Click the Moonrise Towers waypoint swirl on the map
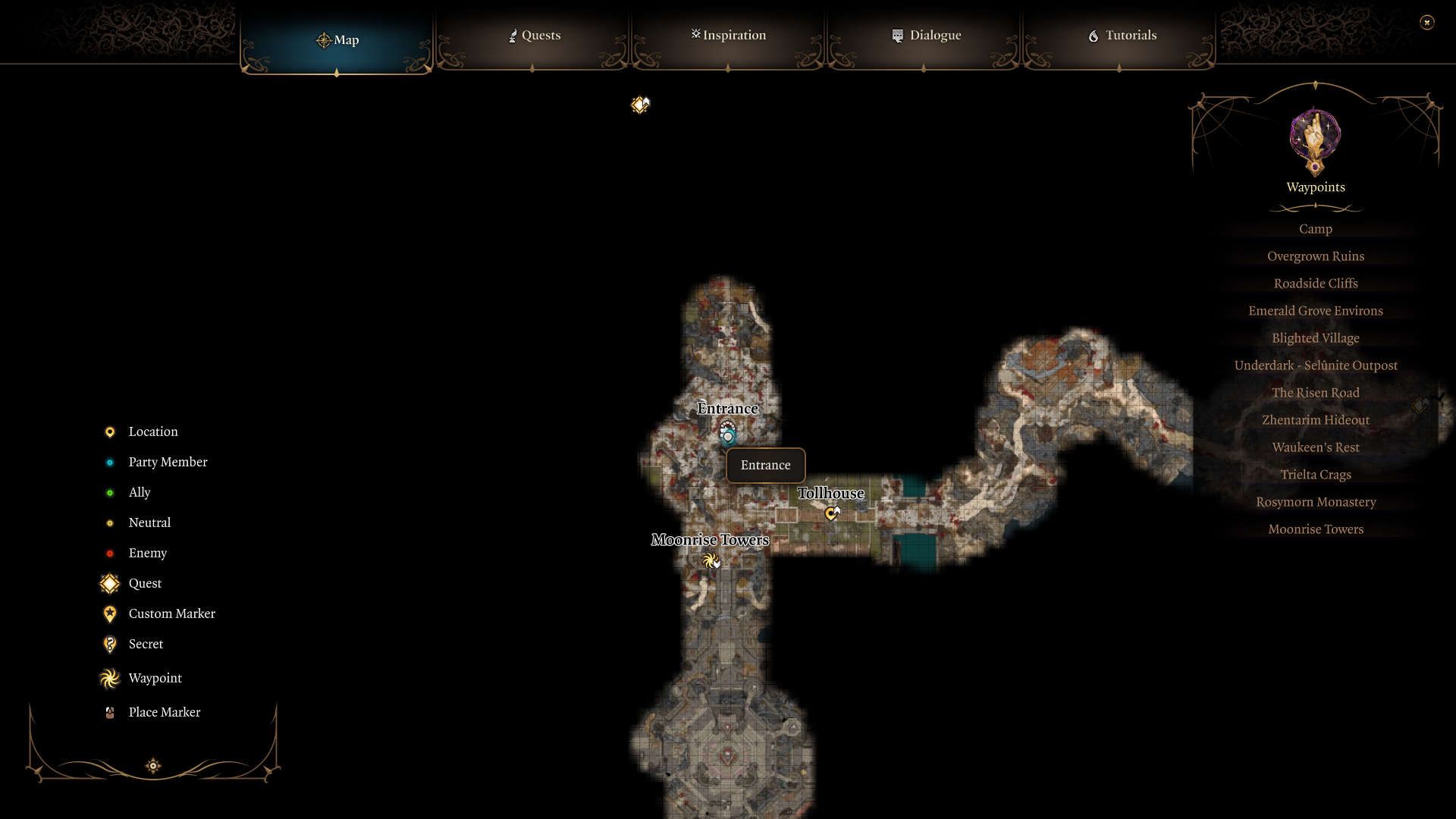1456x819 pixels. [x=711, y=561]
